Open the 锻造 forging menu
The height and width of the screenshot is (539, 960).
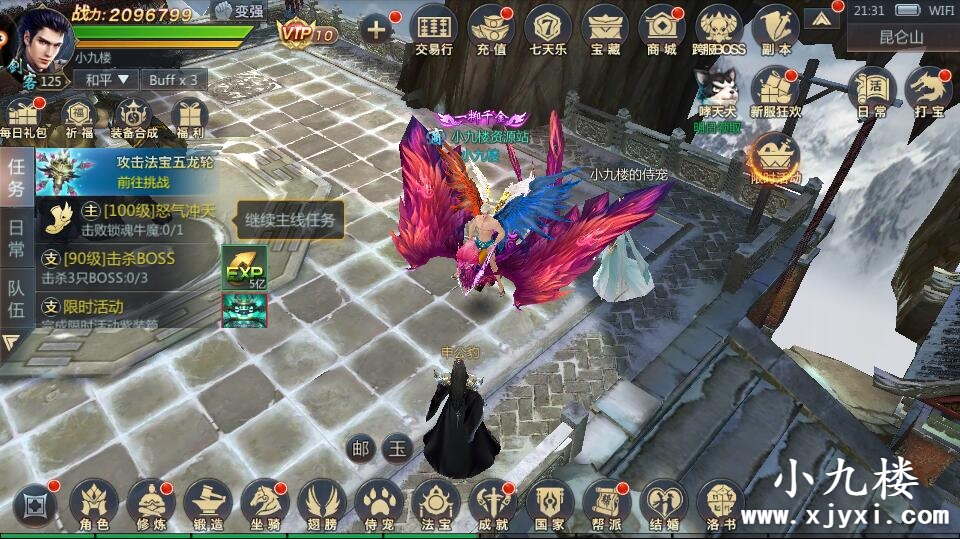(x=208, y=503)
